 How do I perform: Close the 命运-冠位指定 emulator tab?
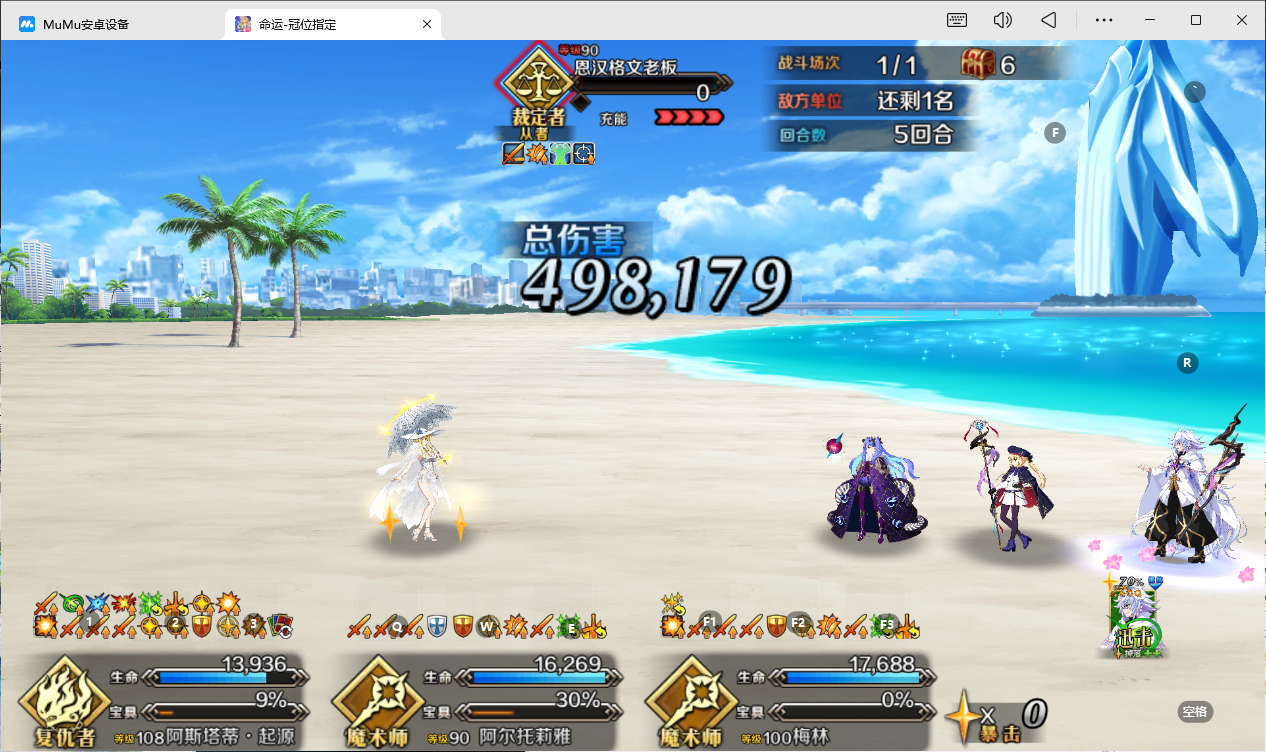pos(427,23)
